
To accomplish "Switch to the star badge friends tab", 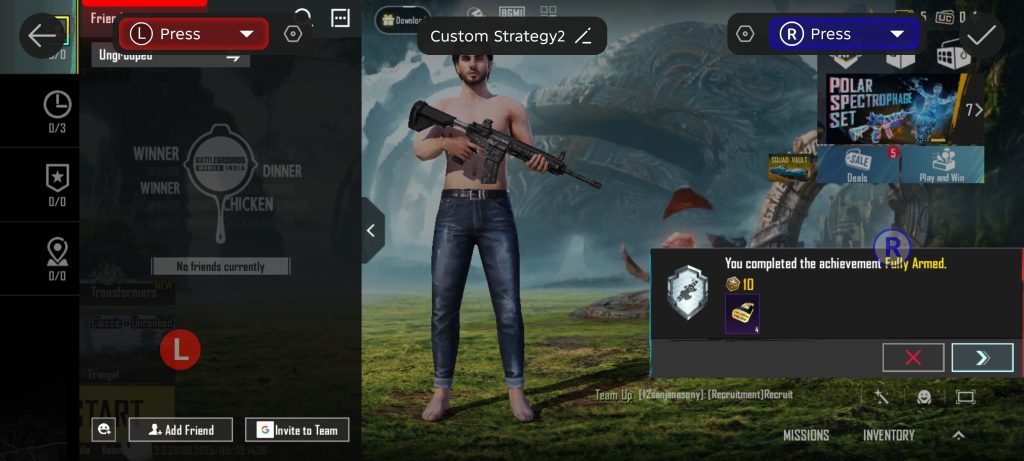I will click(57, 184).
